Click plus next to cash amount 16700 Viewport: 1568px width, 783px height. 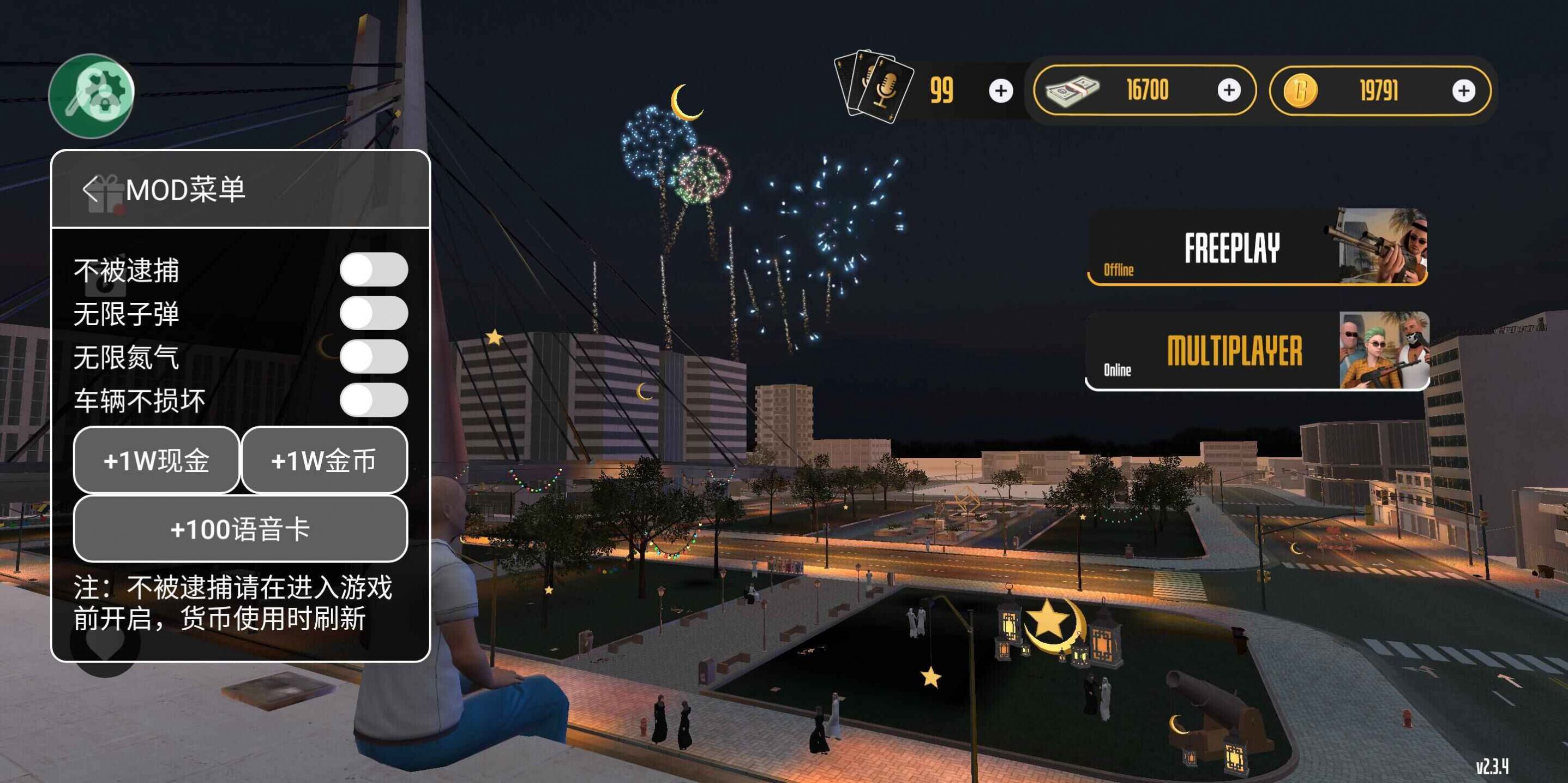click(x=1231, y=90)
